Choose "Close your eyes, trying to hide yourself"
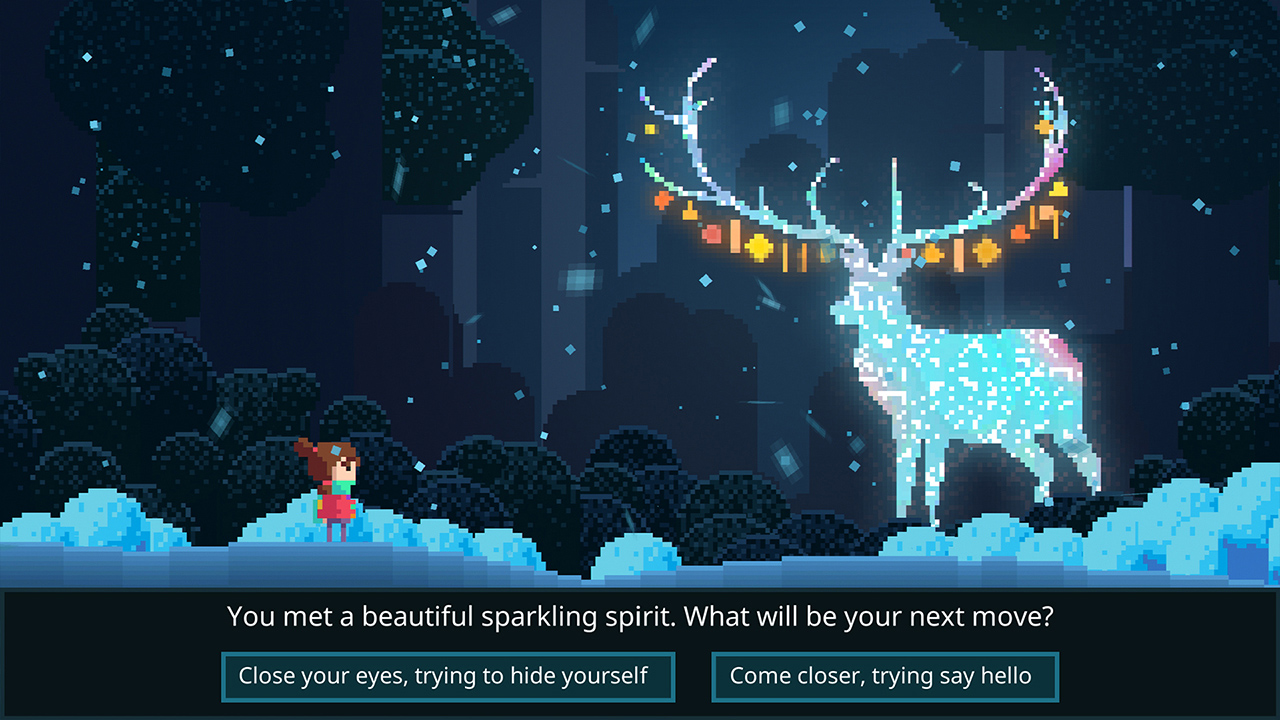This screenshot has width=1280, height=720. (x=448, y=675)
